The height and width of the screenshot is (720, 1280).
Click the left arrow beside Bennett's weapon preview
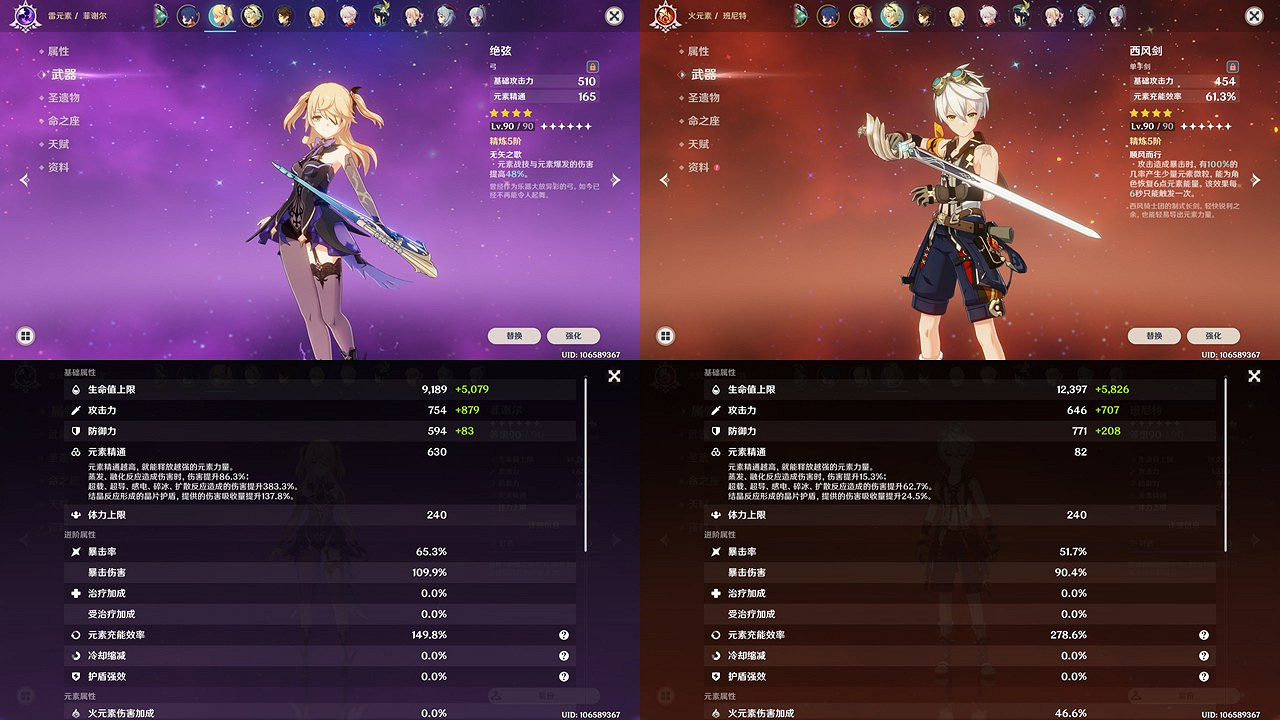tap(663, 178)
